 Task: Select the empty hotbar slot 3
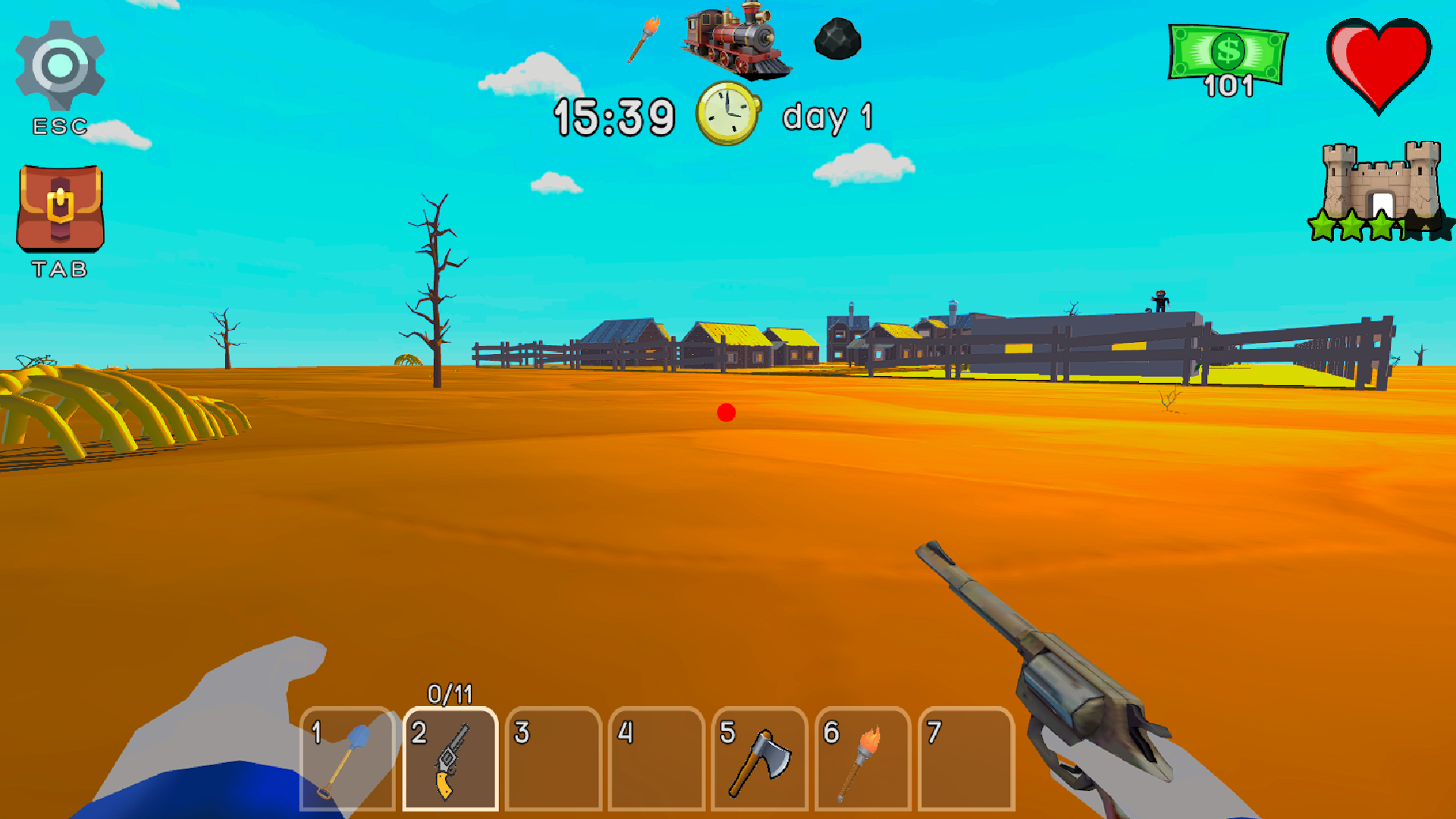(x=553, y=758)
